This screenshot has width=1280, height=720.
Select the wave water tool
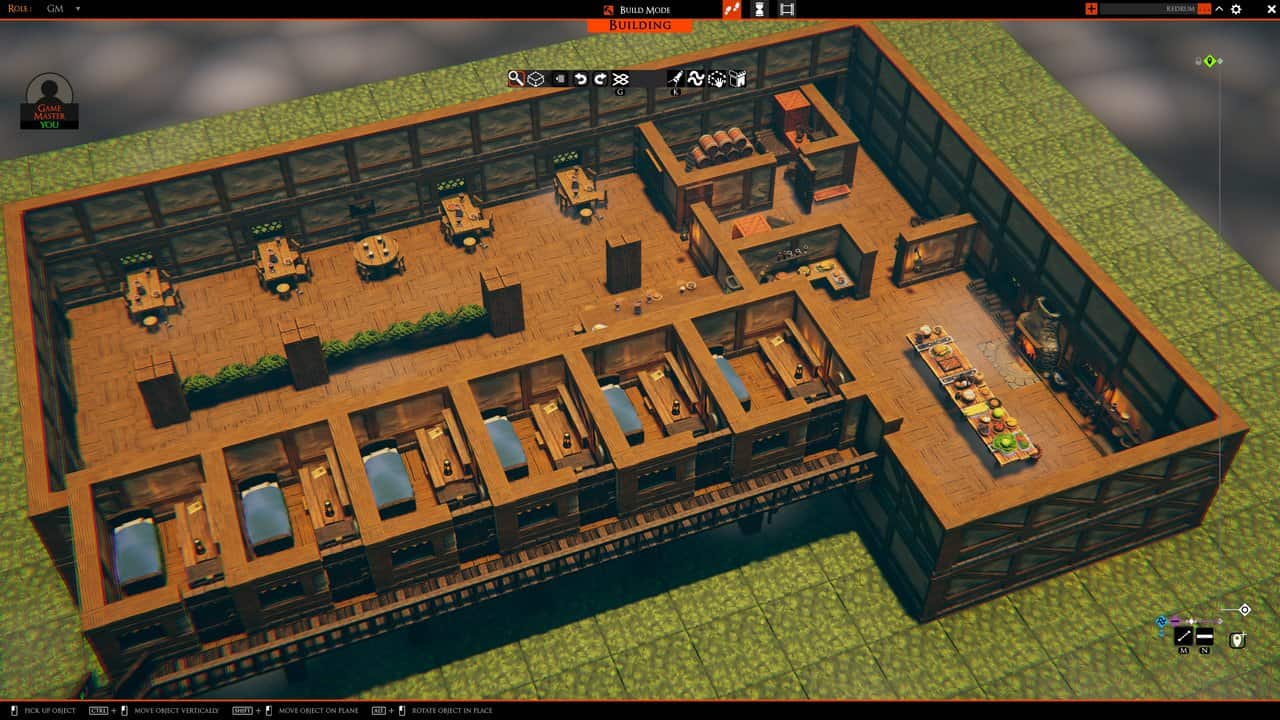(x=697, y=78)
